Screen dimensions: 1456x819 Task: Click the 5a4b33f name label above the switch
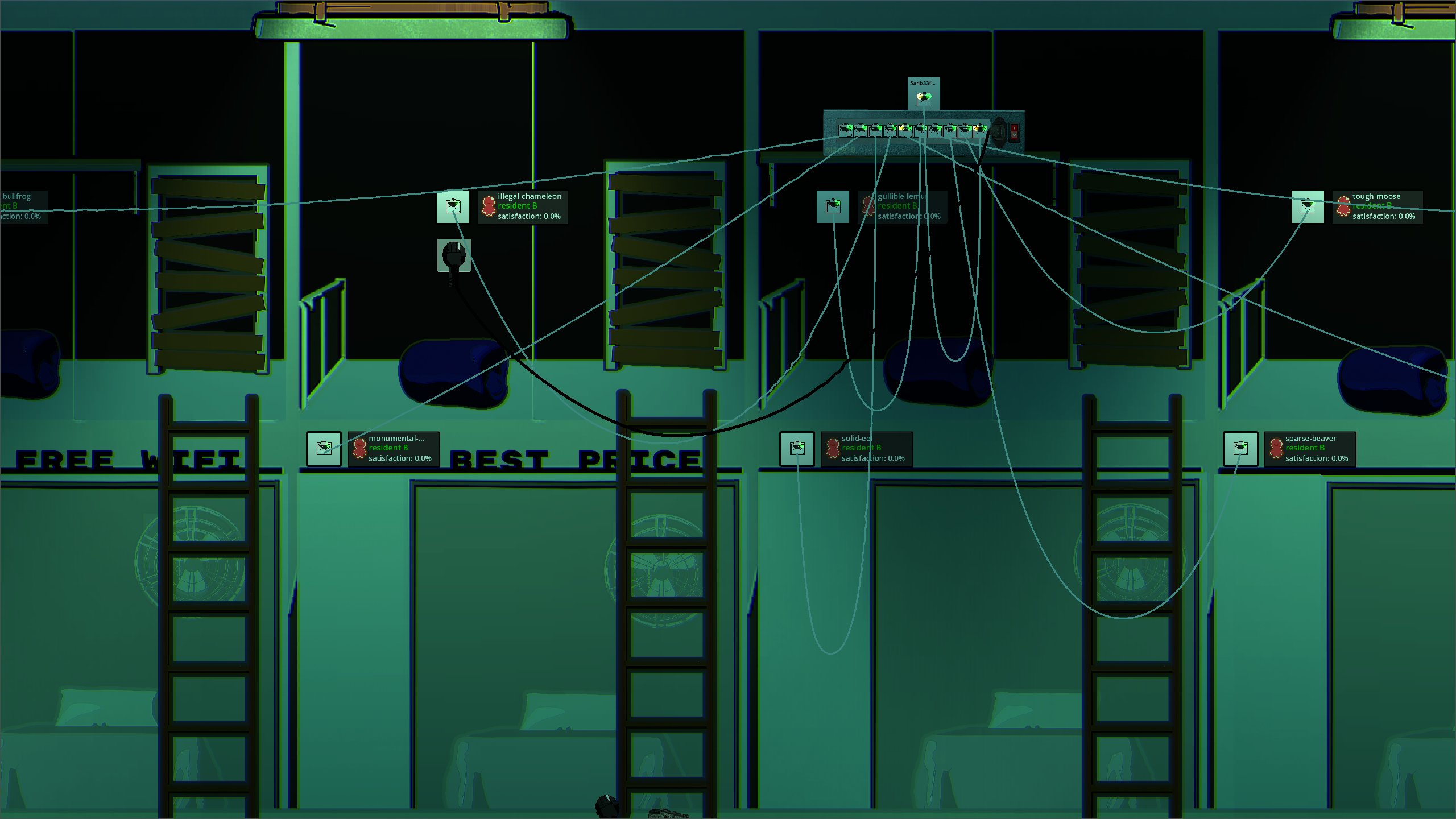(923, 82)
